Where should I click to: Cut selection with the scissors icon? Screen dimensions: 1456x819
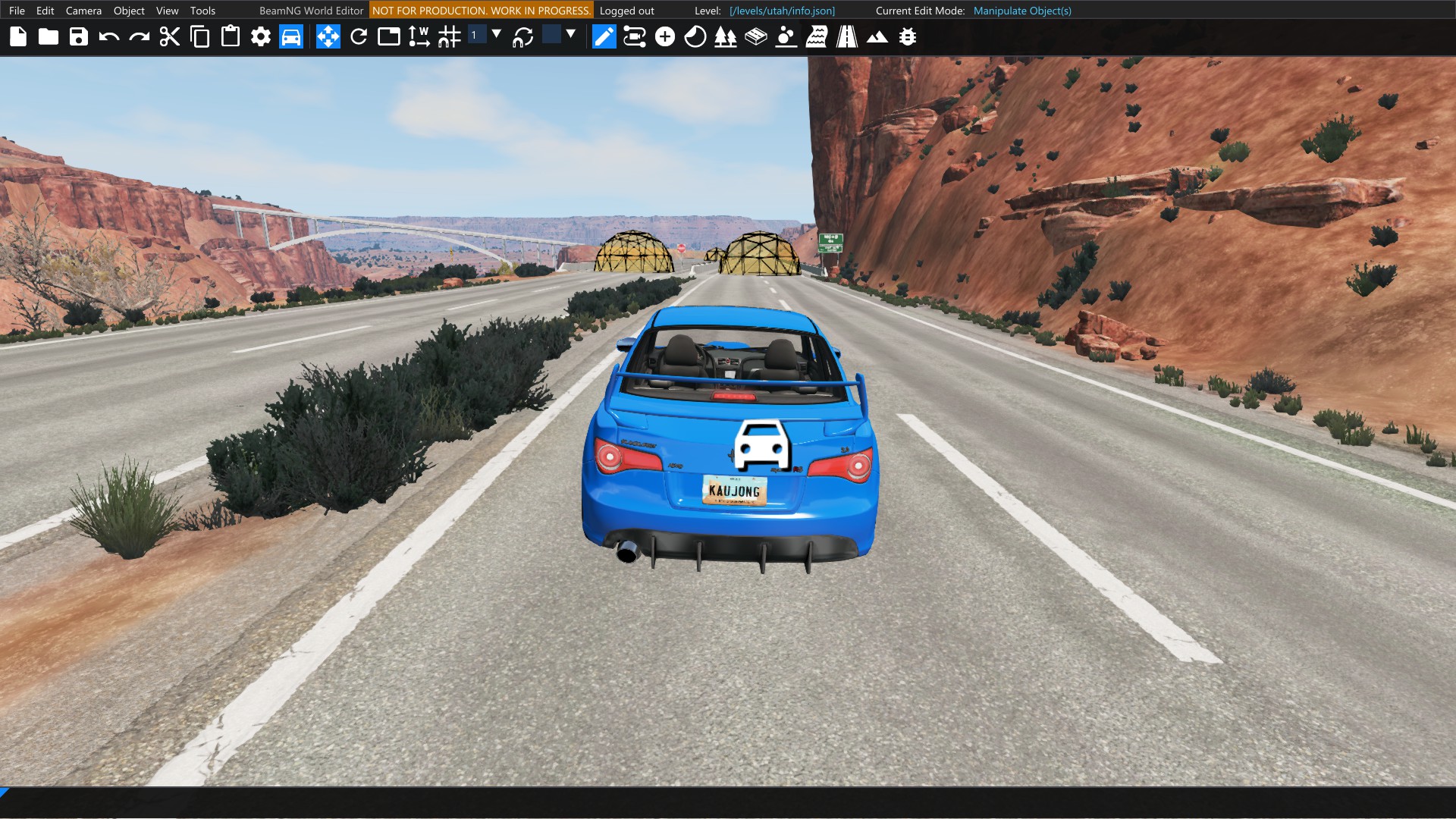click(x=170, y=36)
